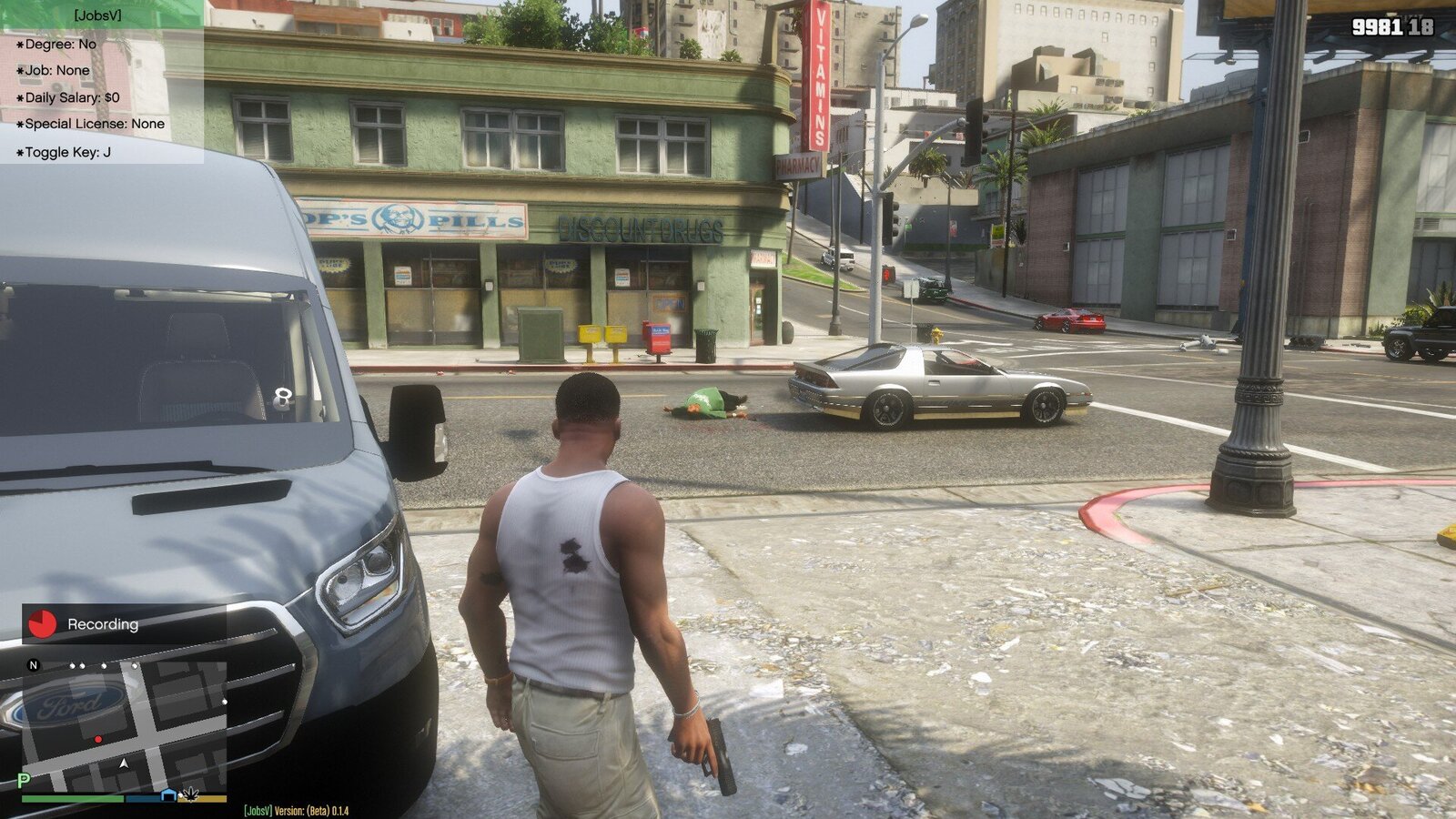This screenshot has height=819, width=1456.
Task: Click the red Recording indicator icon
Action: point(43,625)
